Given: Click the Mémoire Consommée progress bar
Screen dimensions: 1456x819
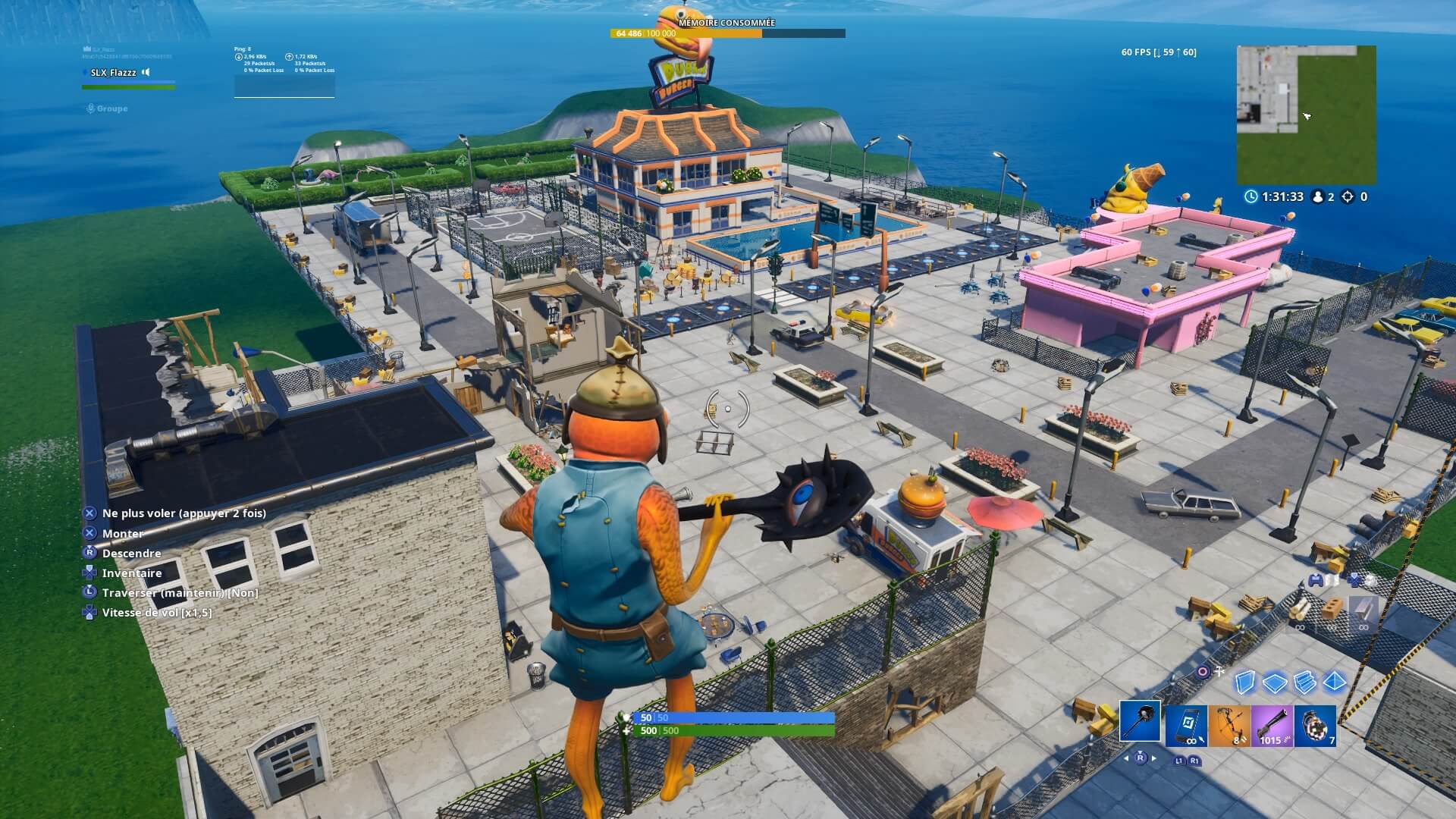Looking at the screenshot, I should click(728, 33).
